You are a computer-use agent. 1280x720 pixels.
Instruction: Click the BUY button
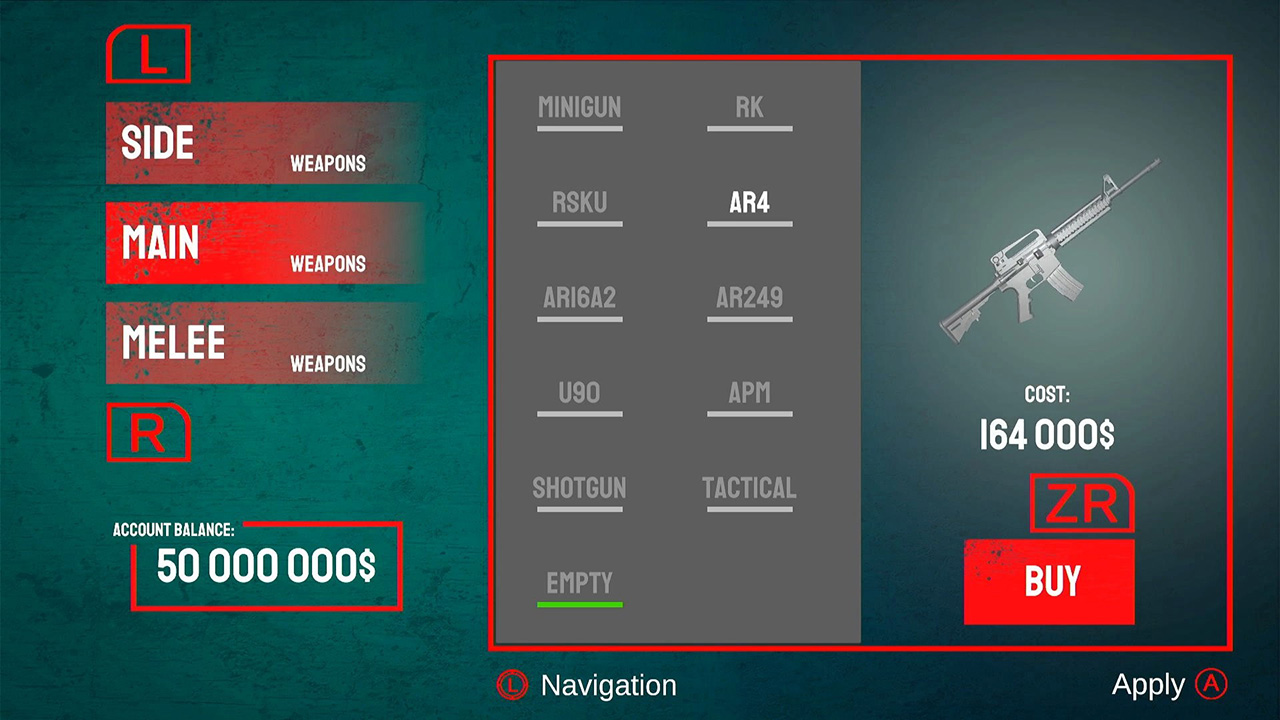click(1049, 581)
